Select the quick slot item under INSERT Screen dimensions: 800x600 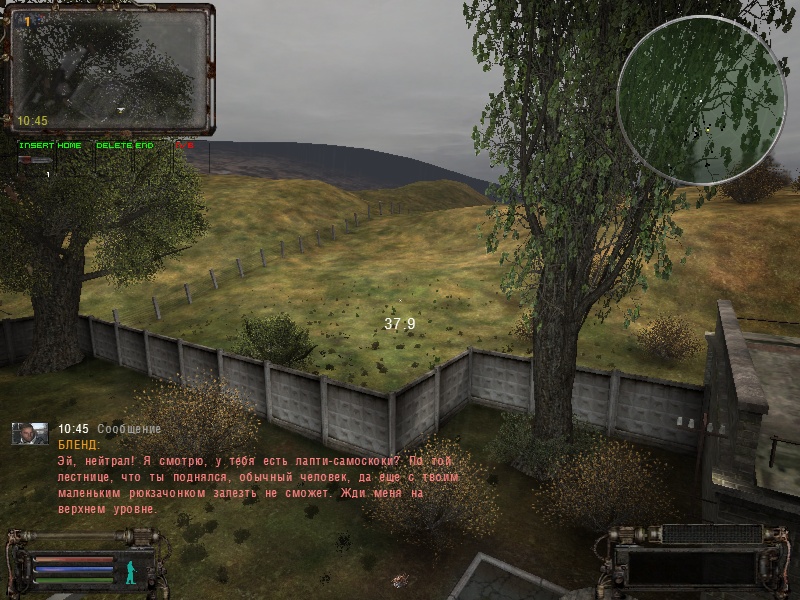pos(35,159)
